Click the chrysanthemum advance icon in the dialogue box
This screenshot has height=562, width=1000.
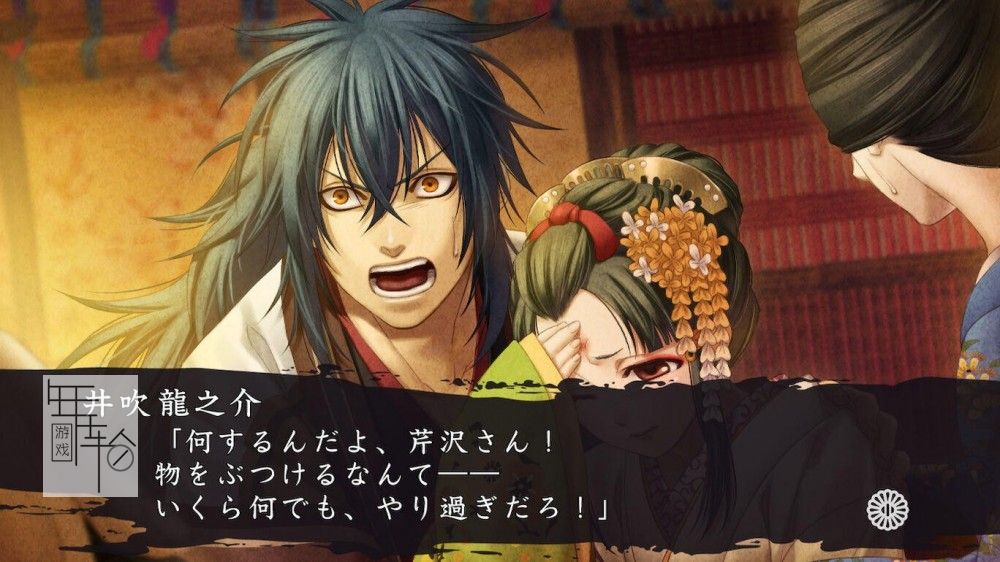point(887,511)
